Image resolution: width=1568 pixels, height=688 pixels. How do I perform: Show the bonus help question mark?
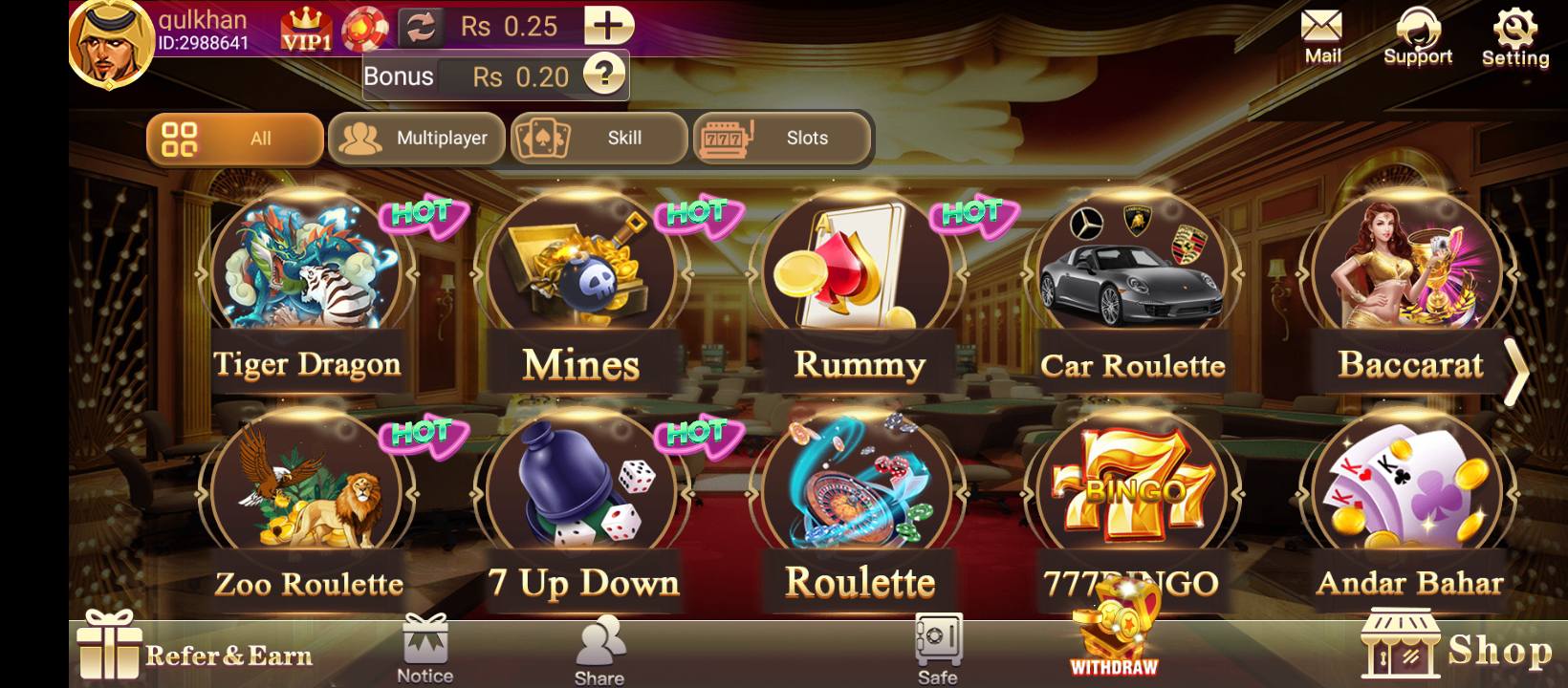click(604, 75)
